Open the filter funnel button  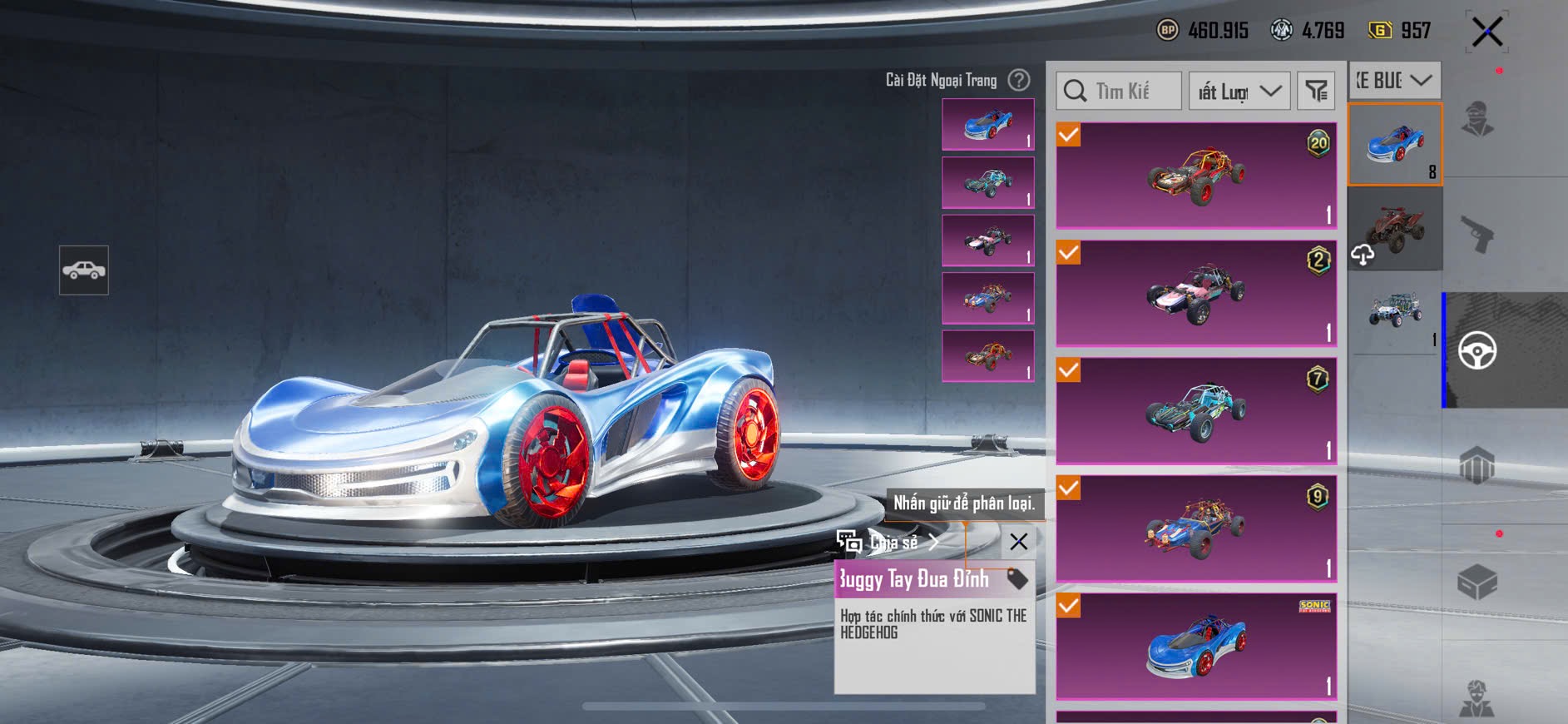(x=1316, y=91)
